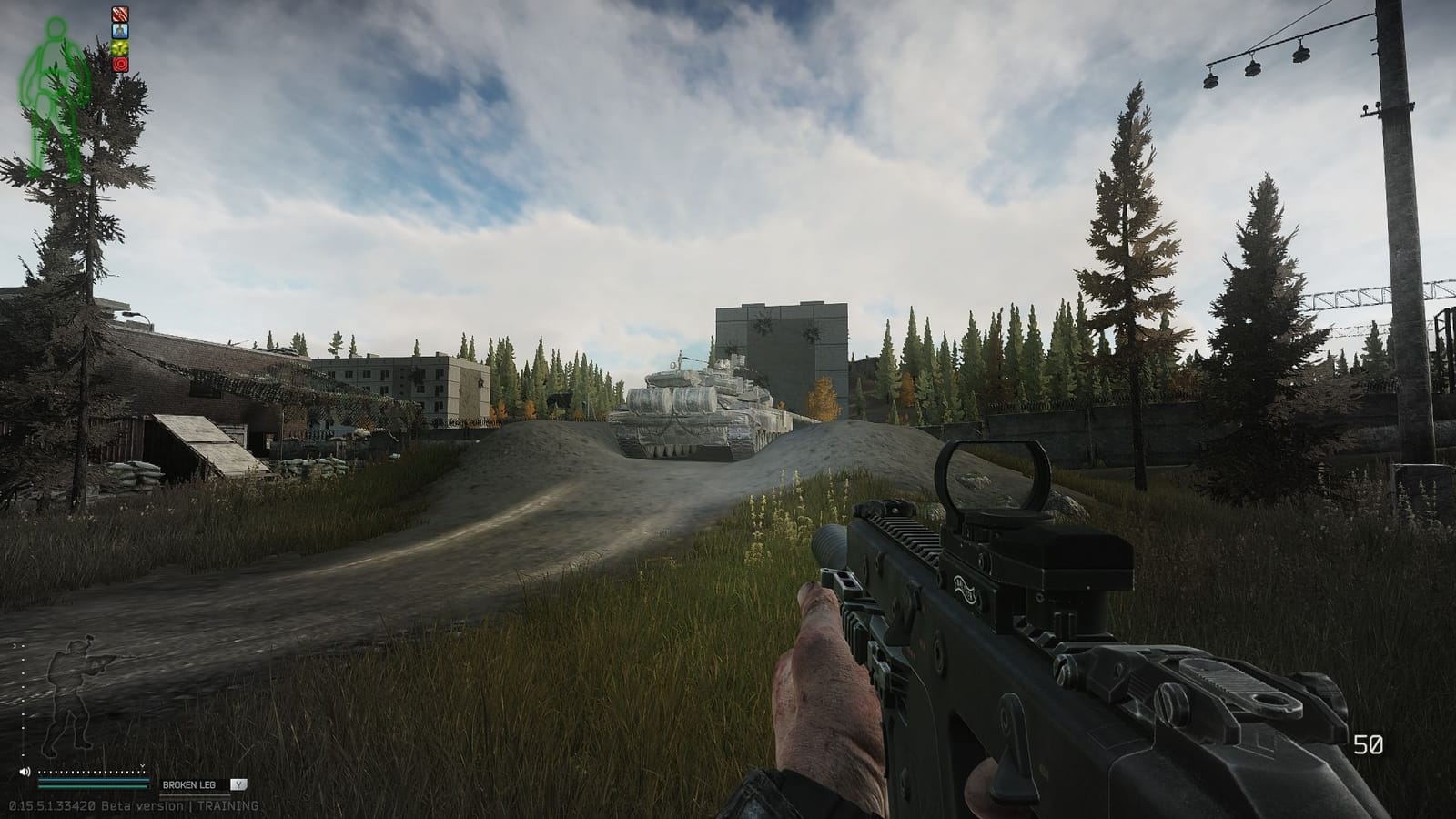Image resolution: width=1456 pixels, height=819 pixels.
Task: Expand the marker atop the noise dot column
Action: click(x=15, y=645)
